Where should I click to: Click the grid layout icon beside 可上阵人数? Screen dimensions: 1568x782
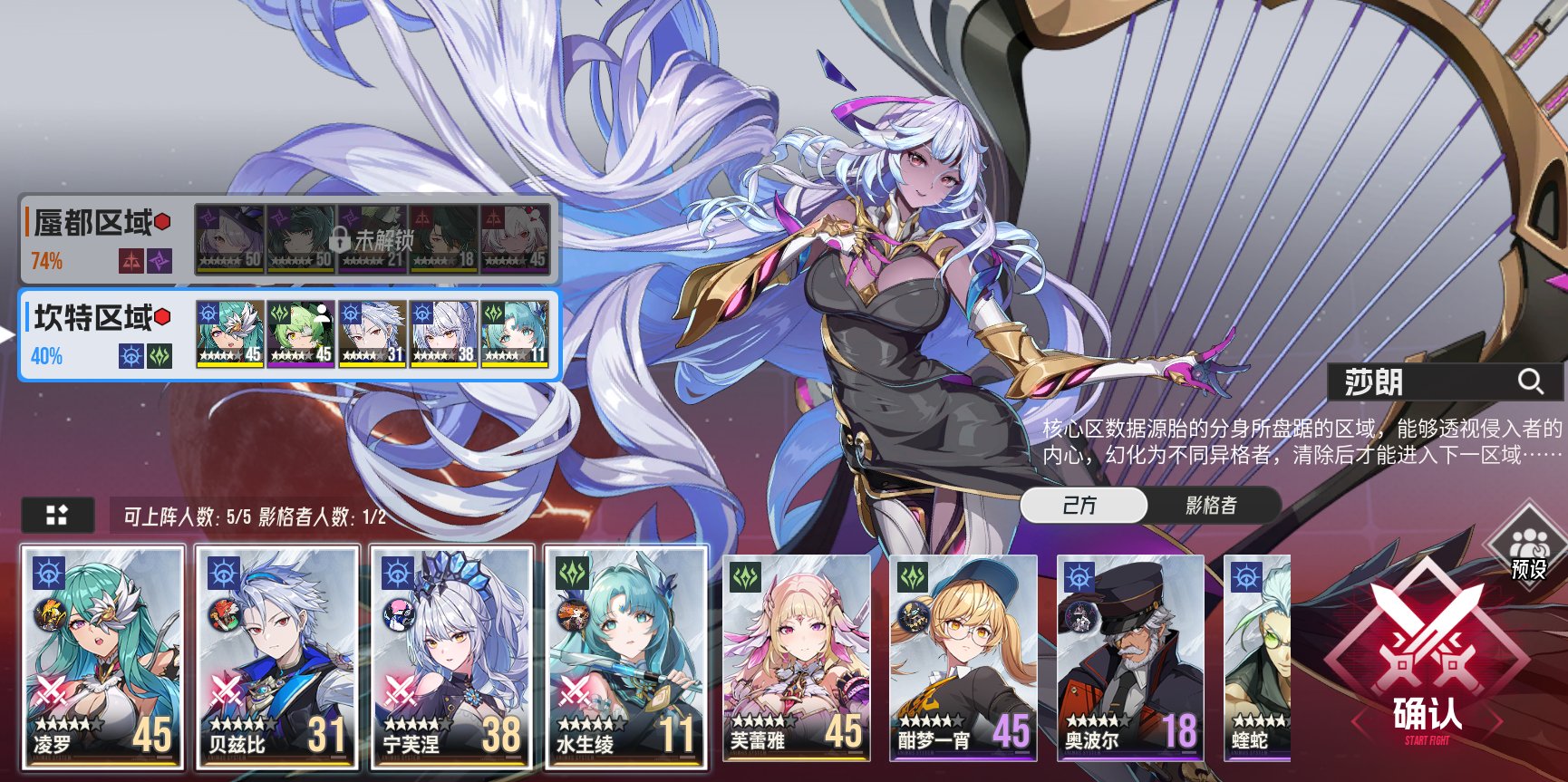(x=58, y=514)
